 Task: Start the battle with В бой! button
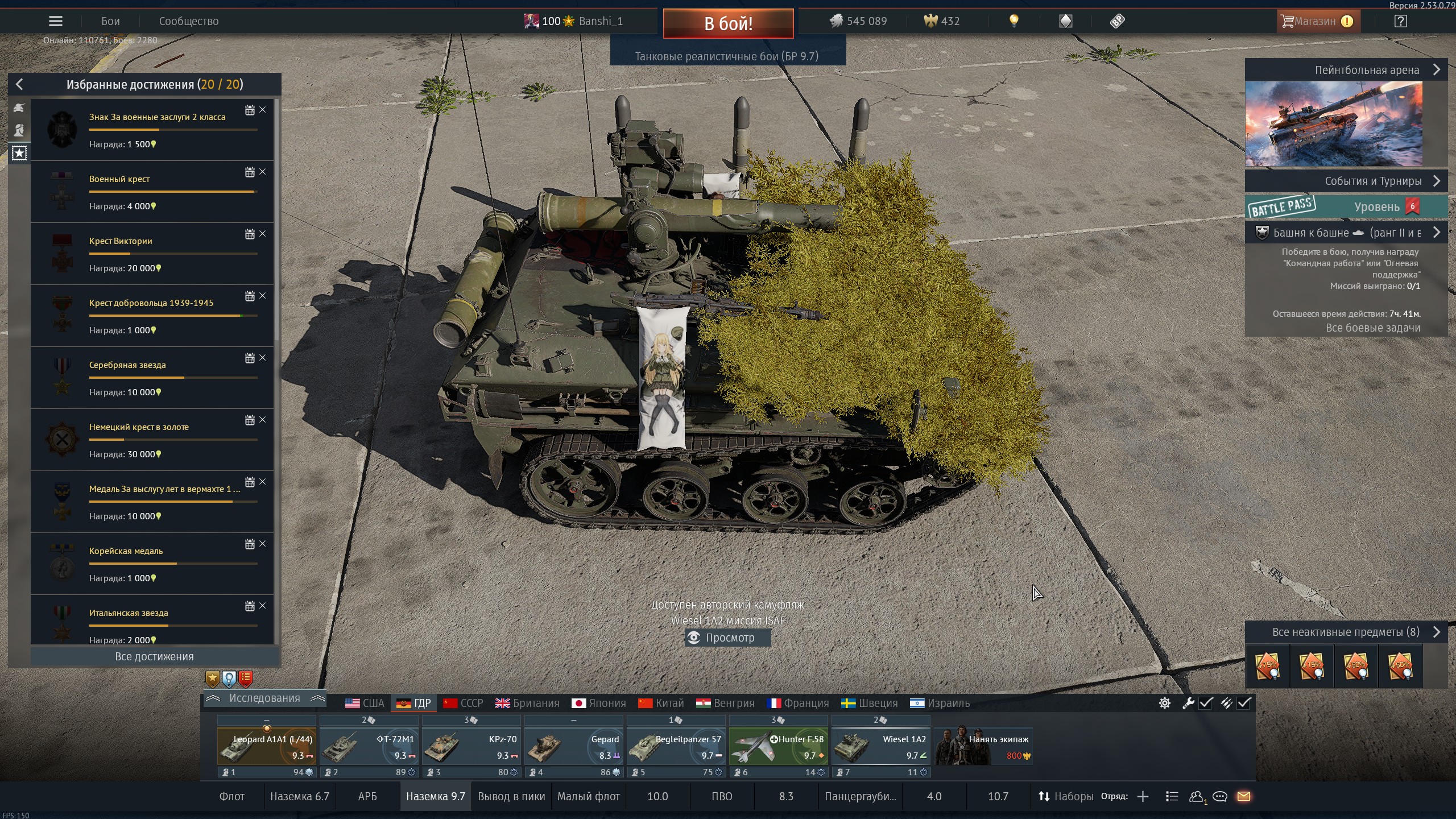pos(728,23)
